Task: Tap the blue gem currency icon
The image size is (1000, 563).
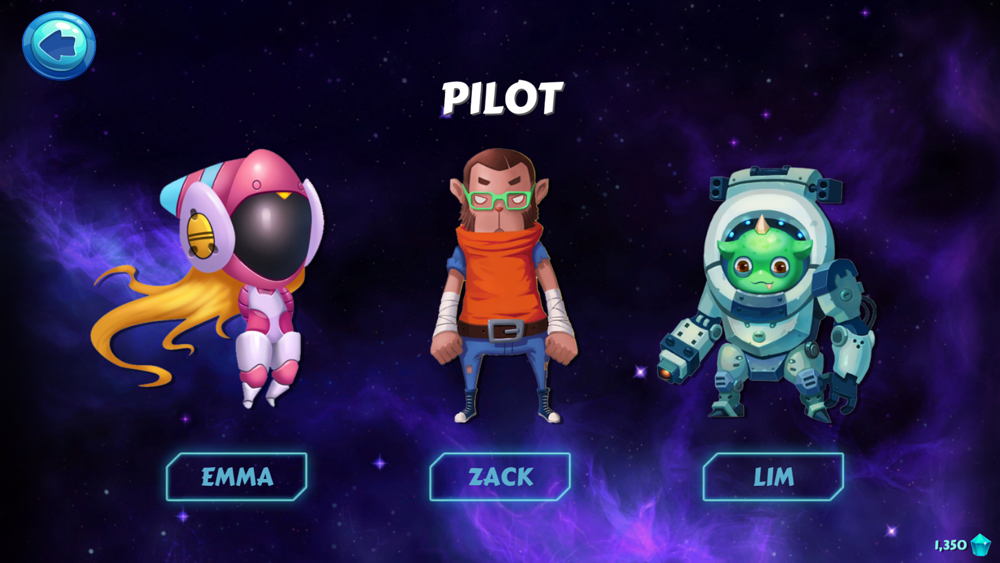Action: [x=981, y=545]
